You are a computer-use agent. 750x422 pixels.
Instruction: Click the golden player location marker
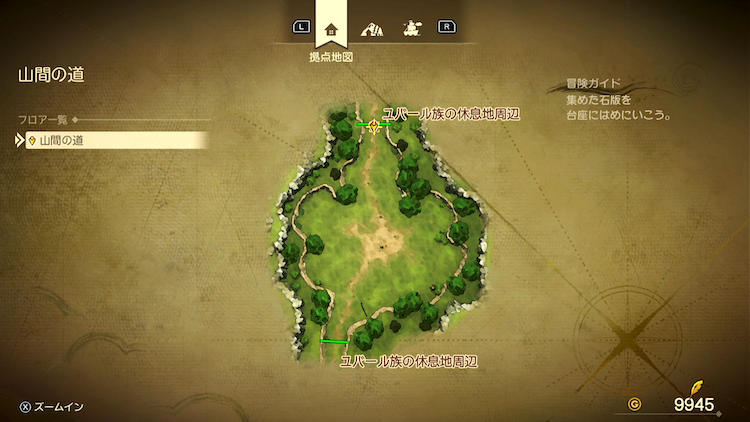pos(374,125)
